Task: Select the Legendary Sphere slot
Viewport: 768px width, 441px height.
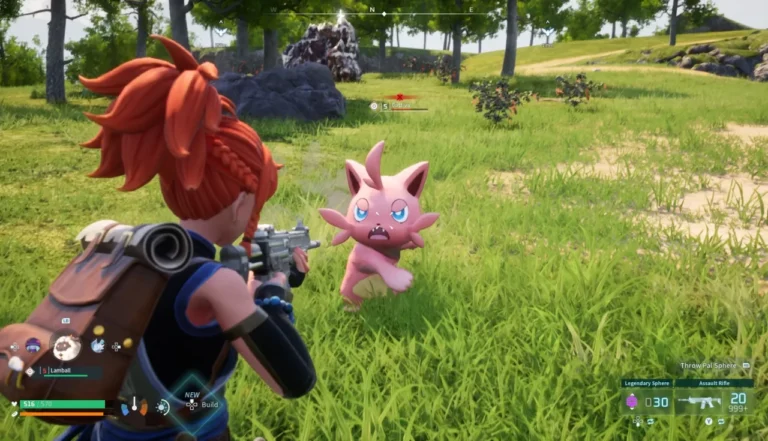Action: [646, 402]
